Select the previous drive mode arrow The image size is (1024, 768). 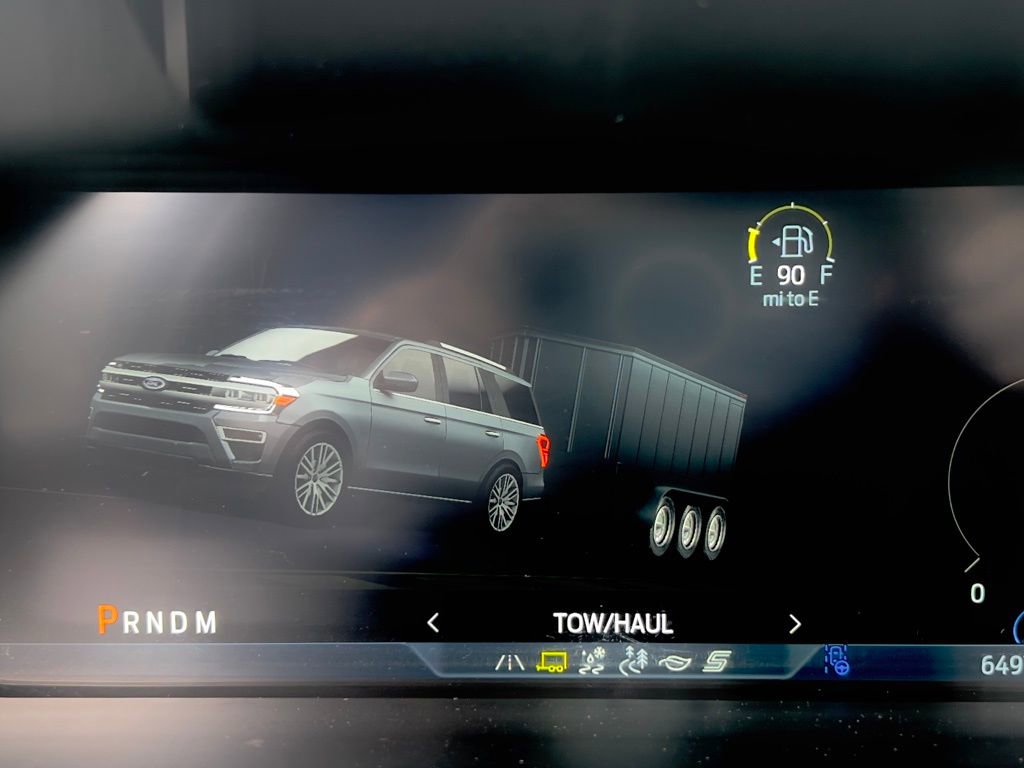click(433, 624)
